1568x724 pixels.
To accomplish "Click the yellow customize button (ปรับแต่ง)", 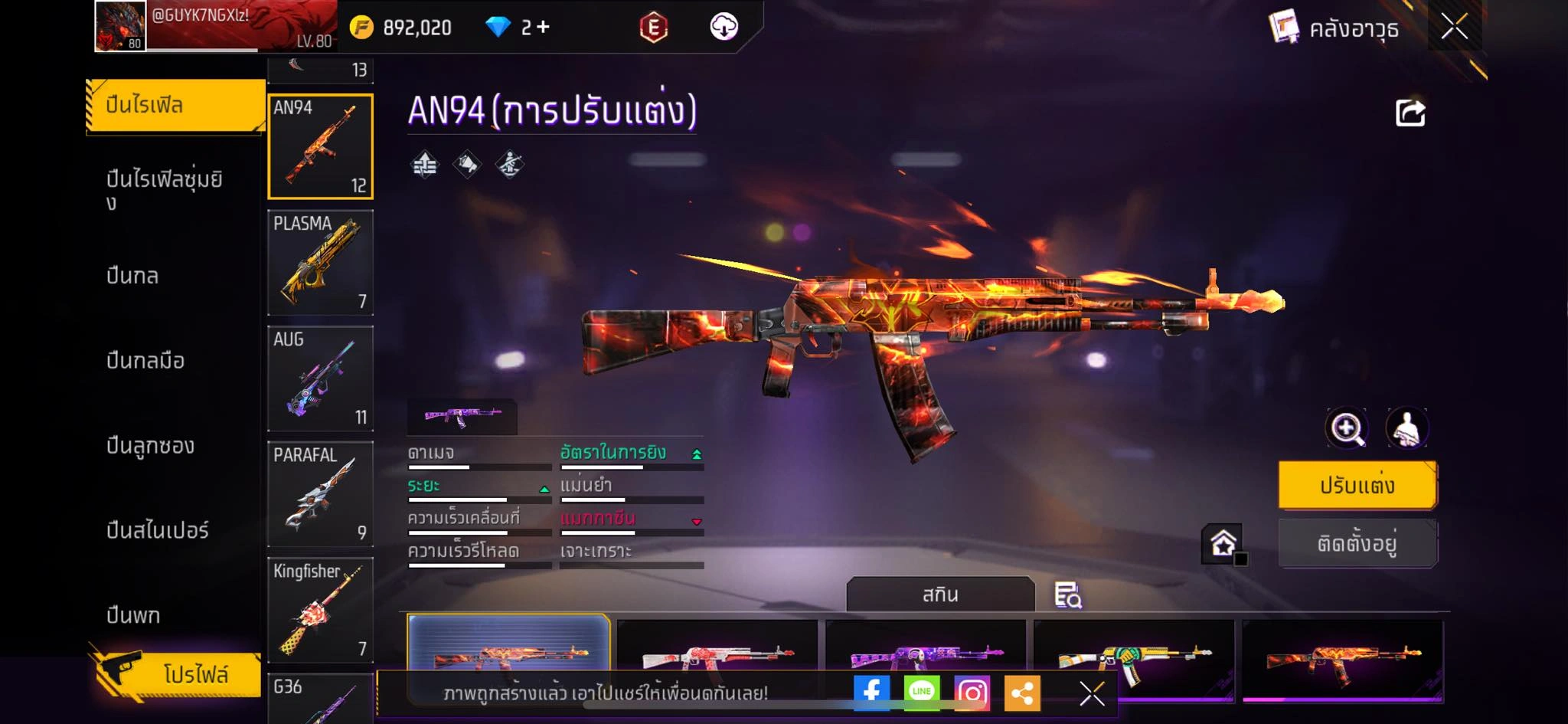I will coord(1357,485).
